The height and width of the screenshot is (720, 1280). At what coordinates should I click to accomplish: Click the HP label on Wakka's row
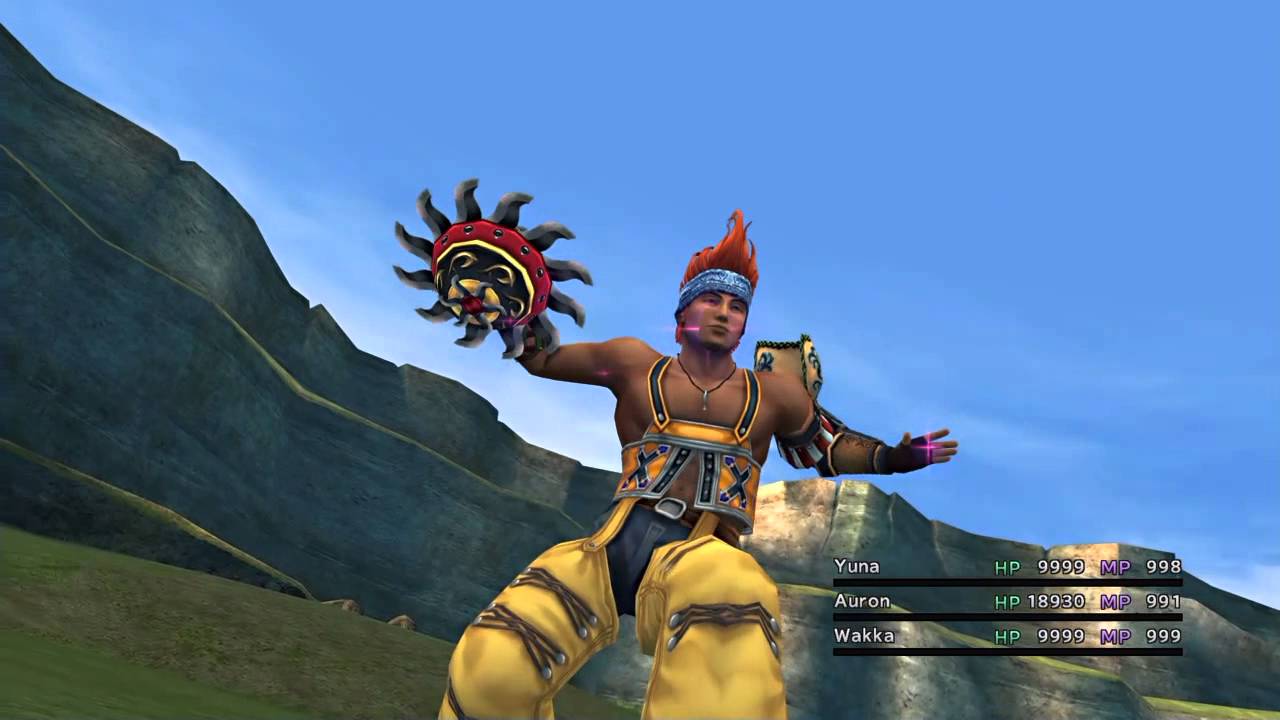[1007, 635]
